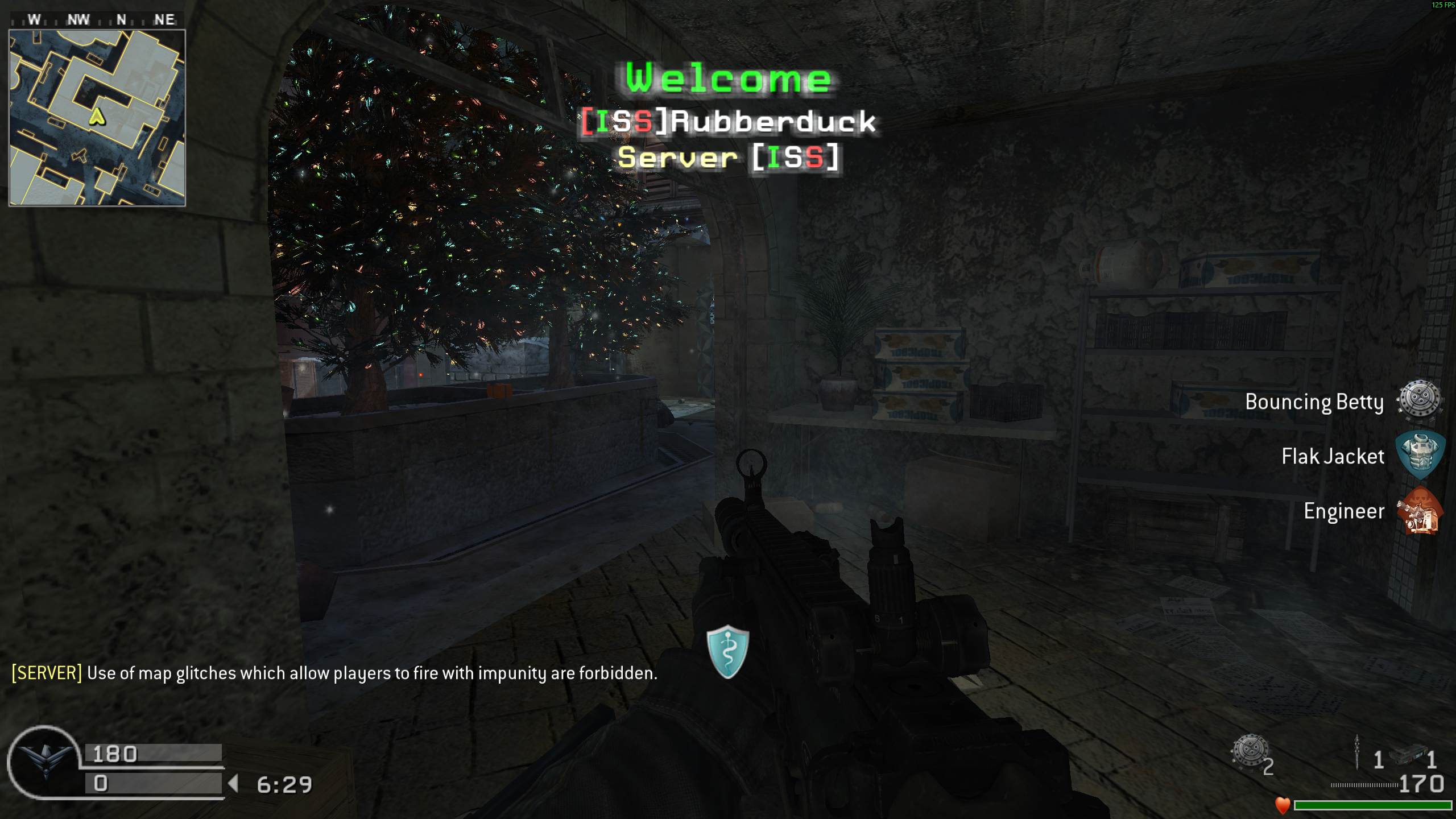Click the red heart health icon
This screenshot has height=819, width=1456.
[1283, 805]
